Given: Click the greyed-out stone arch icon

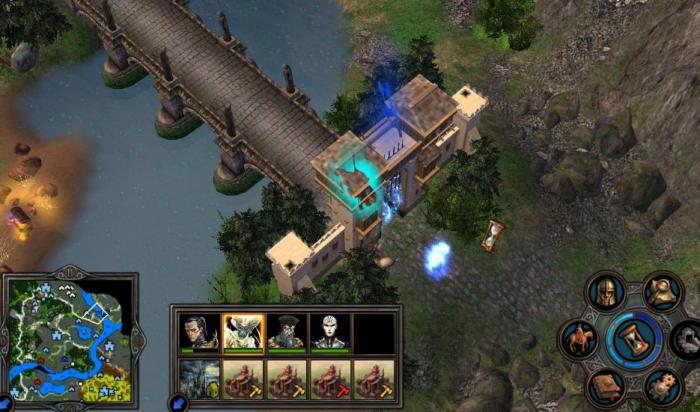Looking at the screenshot, I should click(x=689, y=338).
